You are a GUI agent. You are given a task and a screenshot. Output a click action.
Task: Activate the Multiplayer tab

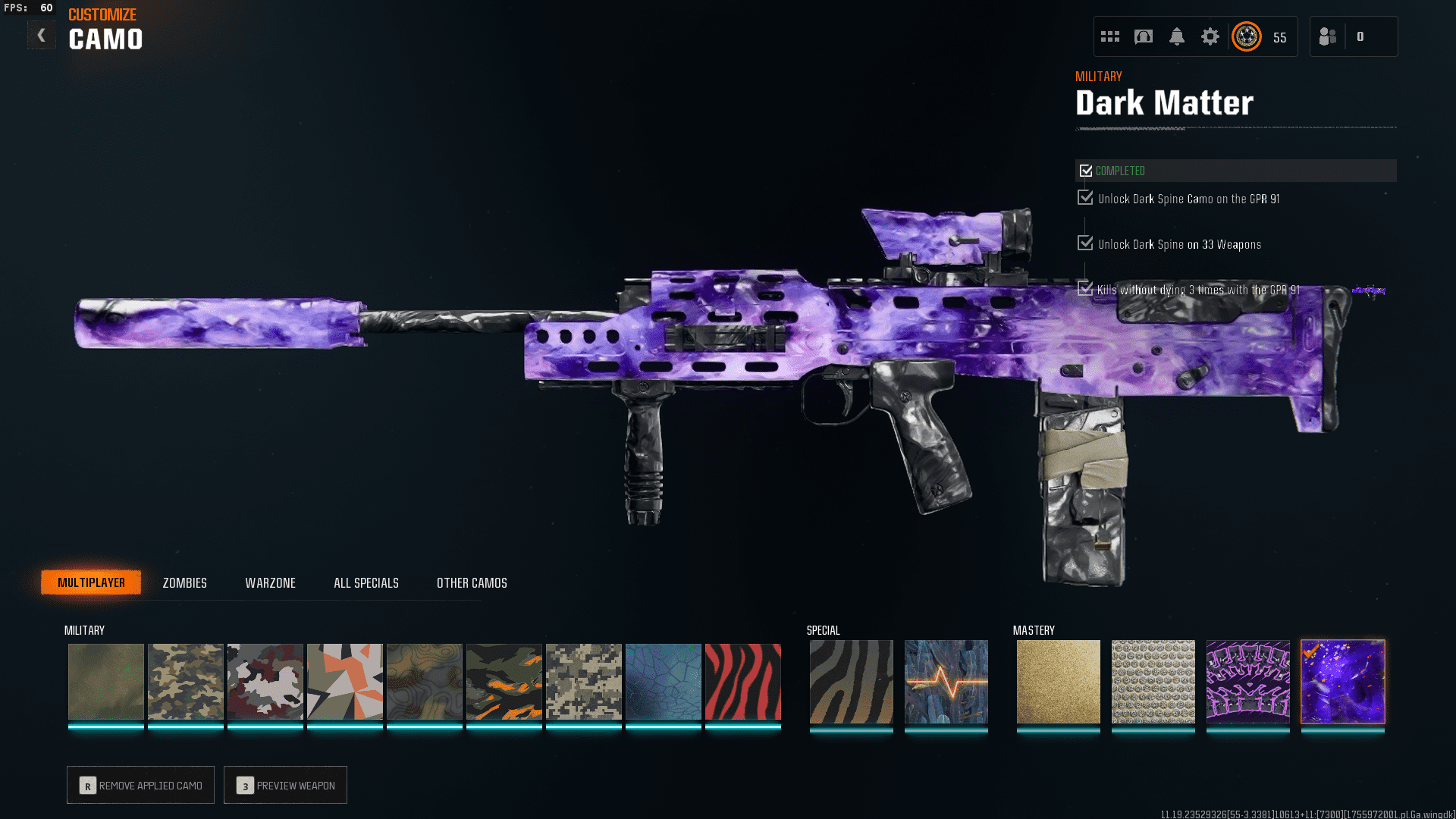pos(91,582)
